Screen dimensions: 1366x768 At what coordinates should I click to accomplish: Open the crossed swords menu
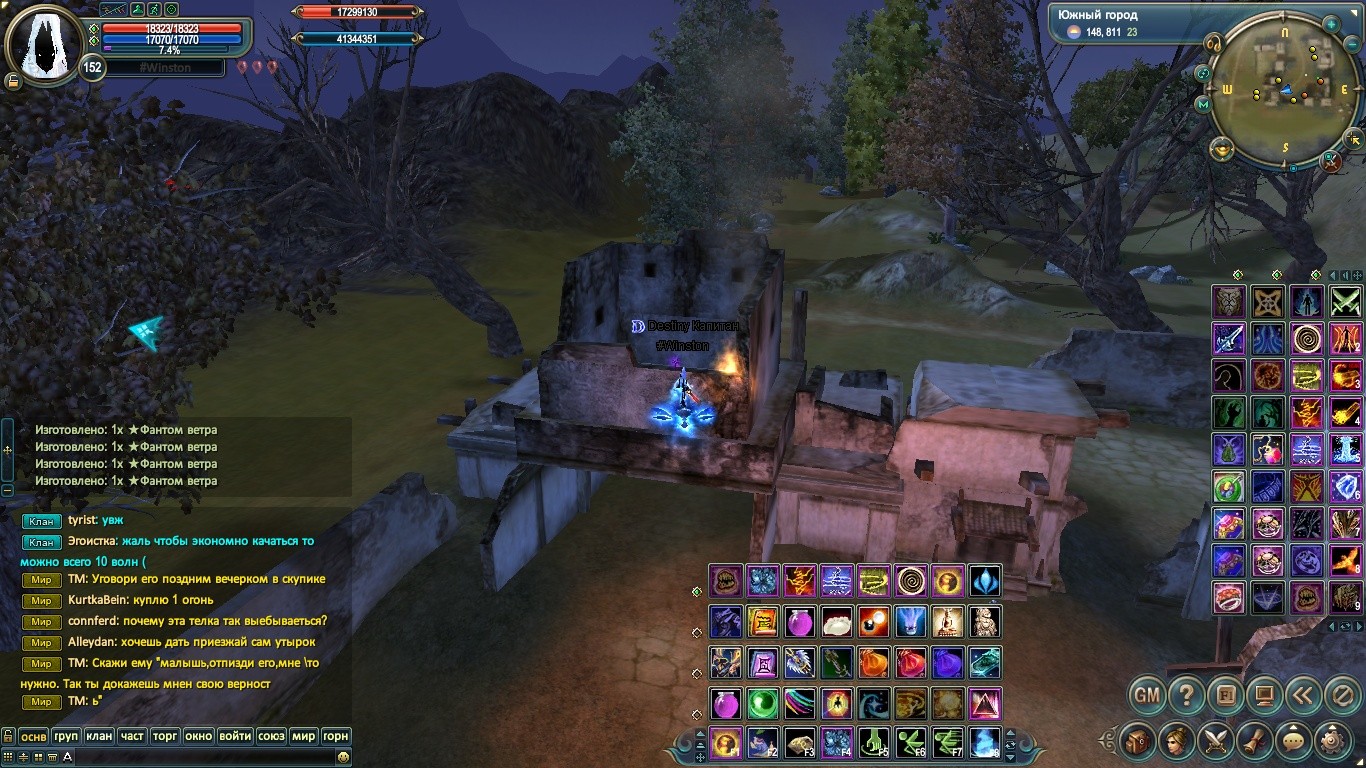(x=1216, y=741)
